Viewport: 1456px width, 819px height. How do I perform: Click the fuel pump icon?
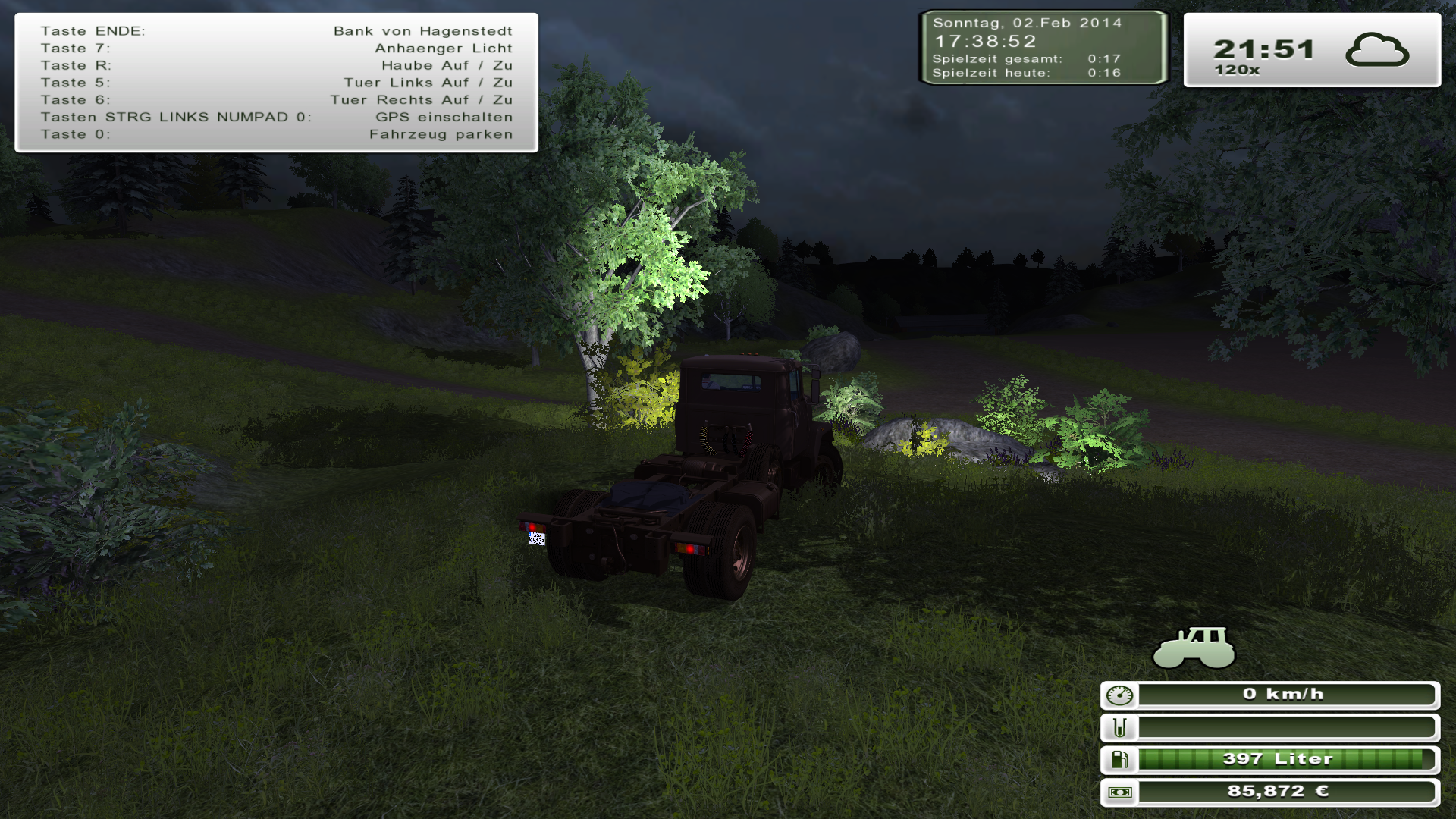pos(1120,759)
